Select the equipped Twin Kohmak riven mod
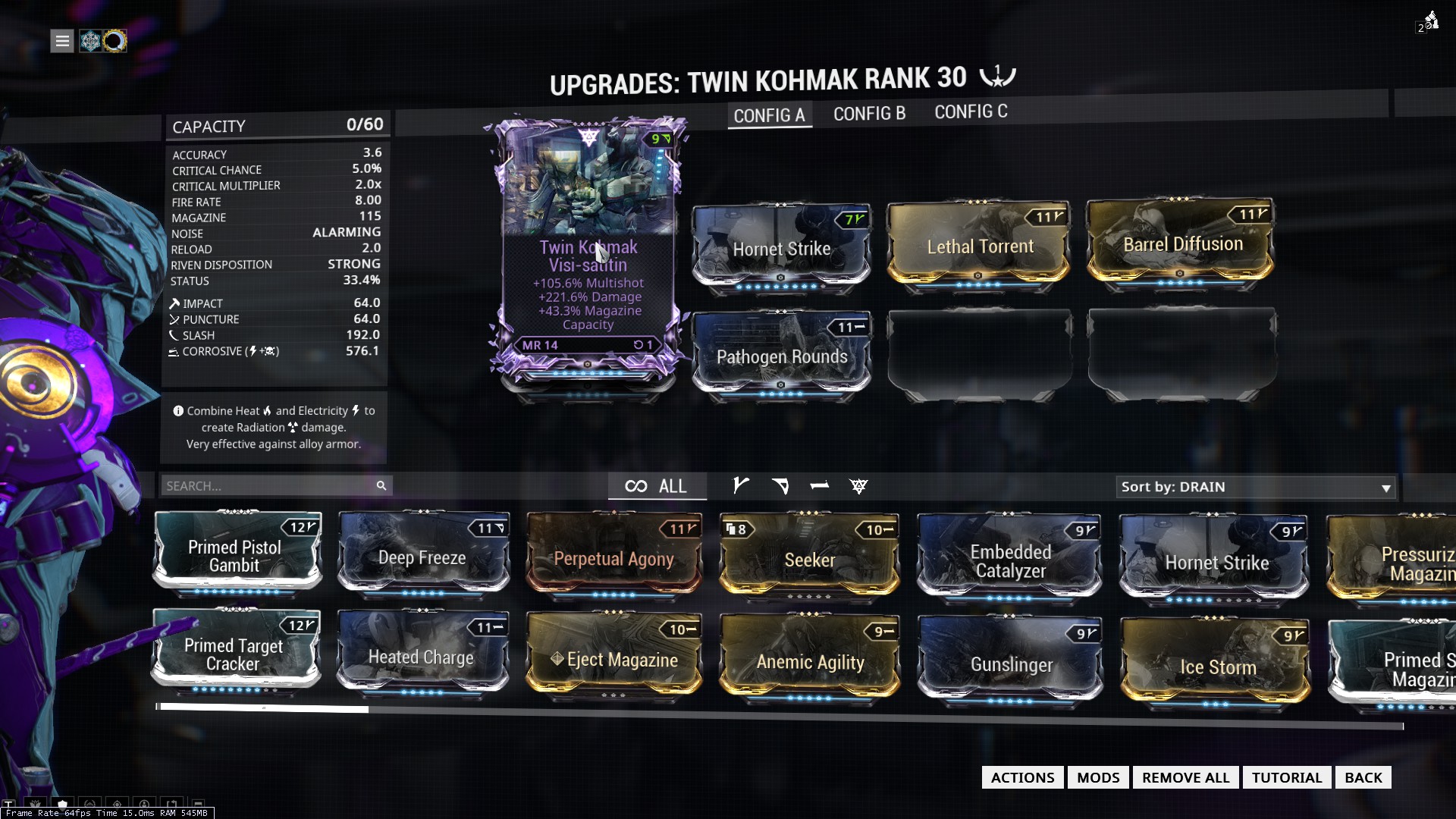 point(588,258)
